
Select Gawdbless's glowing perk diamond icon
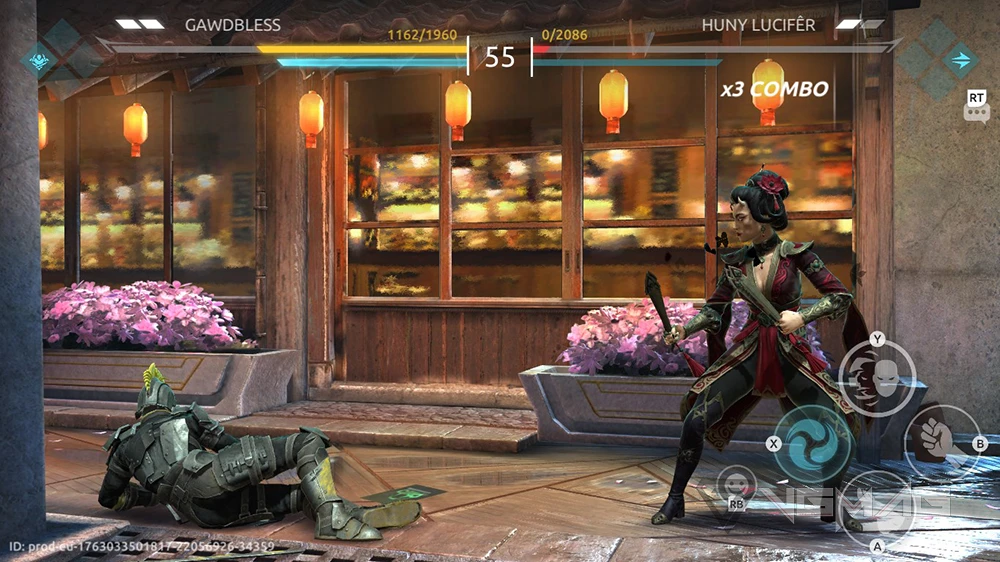(39, 60)
